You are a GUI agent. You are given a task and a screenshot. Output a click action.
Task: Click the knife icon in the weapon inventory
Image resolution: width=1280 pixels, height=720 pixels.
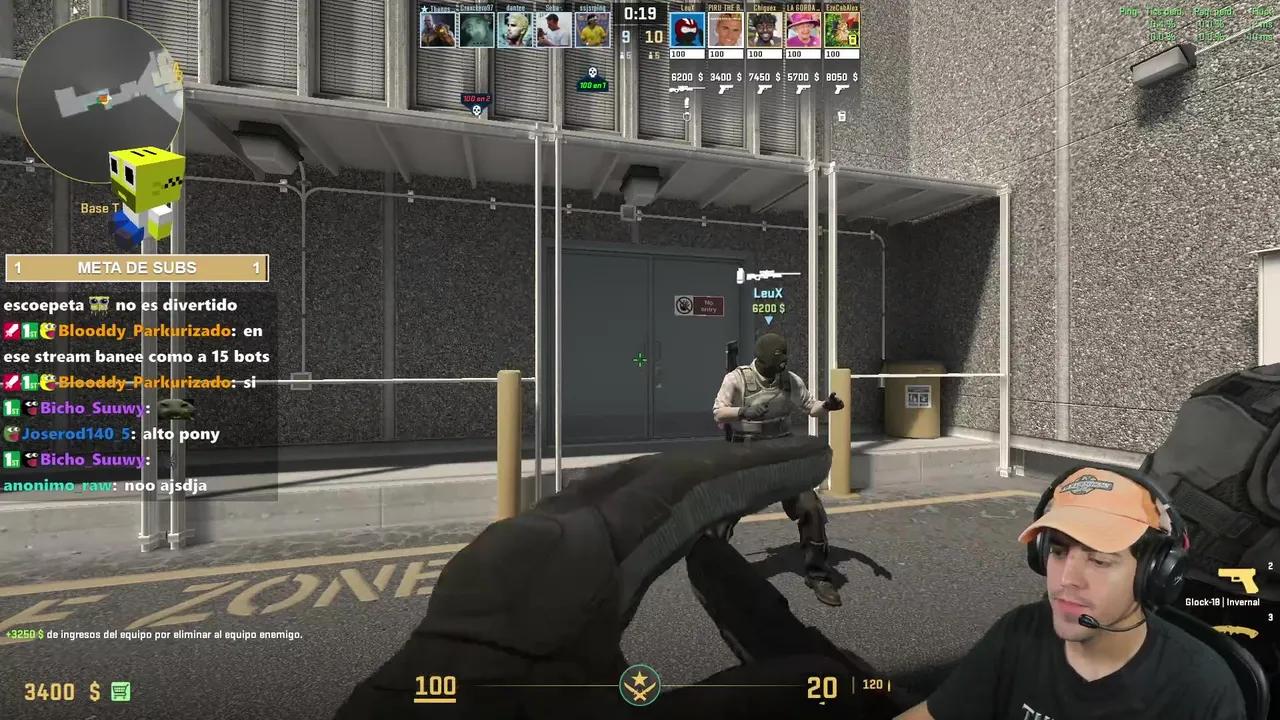(x=1233, y=631)
